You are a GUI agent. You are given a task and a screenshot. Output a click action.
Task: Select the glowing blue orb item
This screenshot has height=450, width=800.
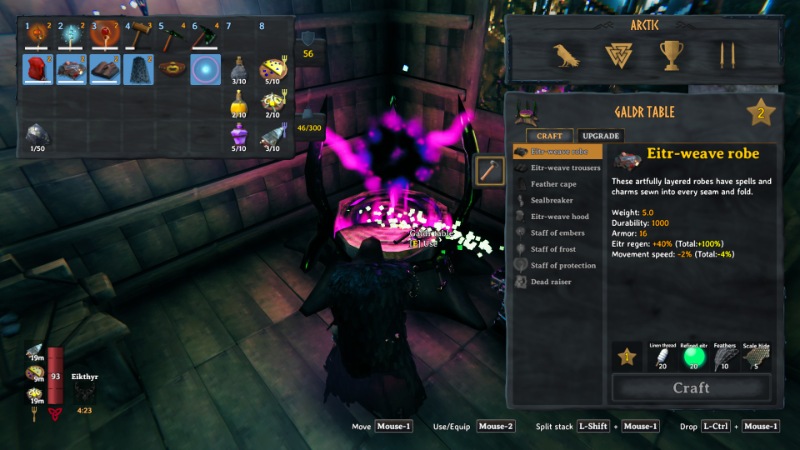coord(207,69)
